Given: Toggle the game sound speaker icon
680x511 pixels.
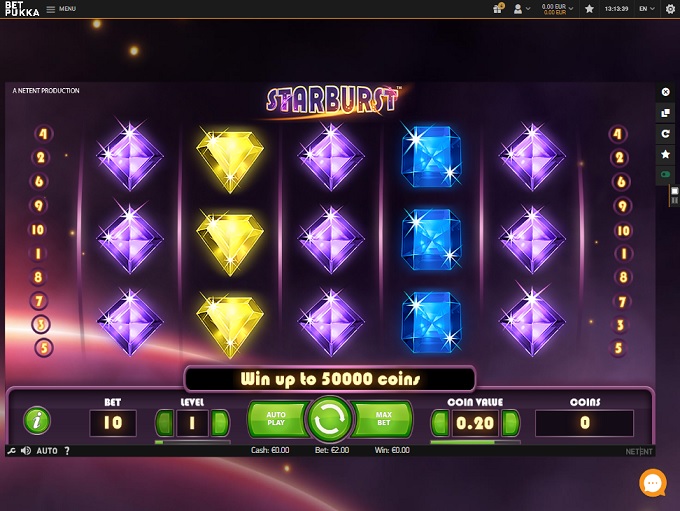Looking at the screenshot, I should tap(26, 451).
